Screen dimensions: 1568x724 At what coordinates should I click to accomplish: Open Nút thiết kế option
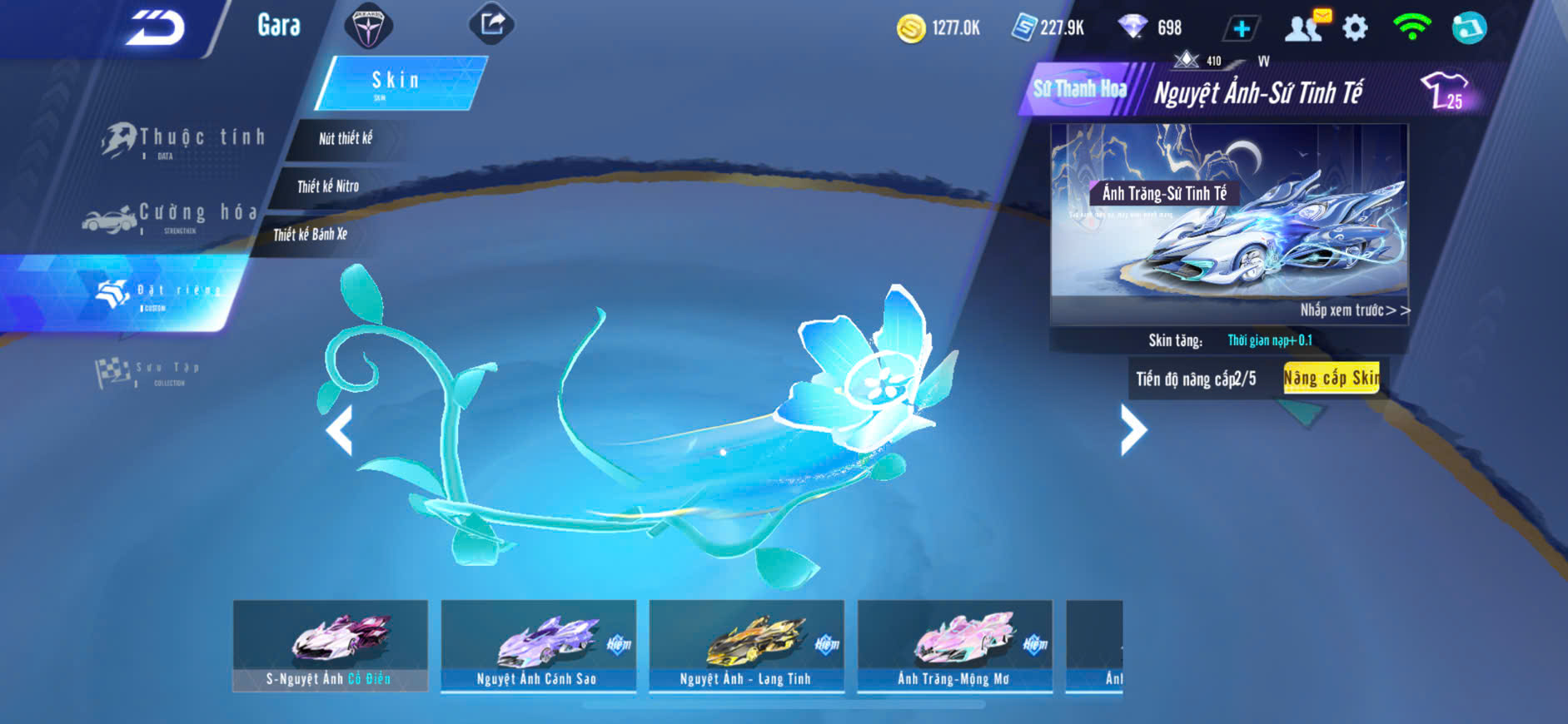coord(346,139)
